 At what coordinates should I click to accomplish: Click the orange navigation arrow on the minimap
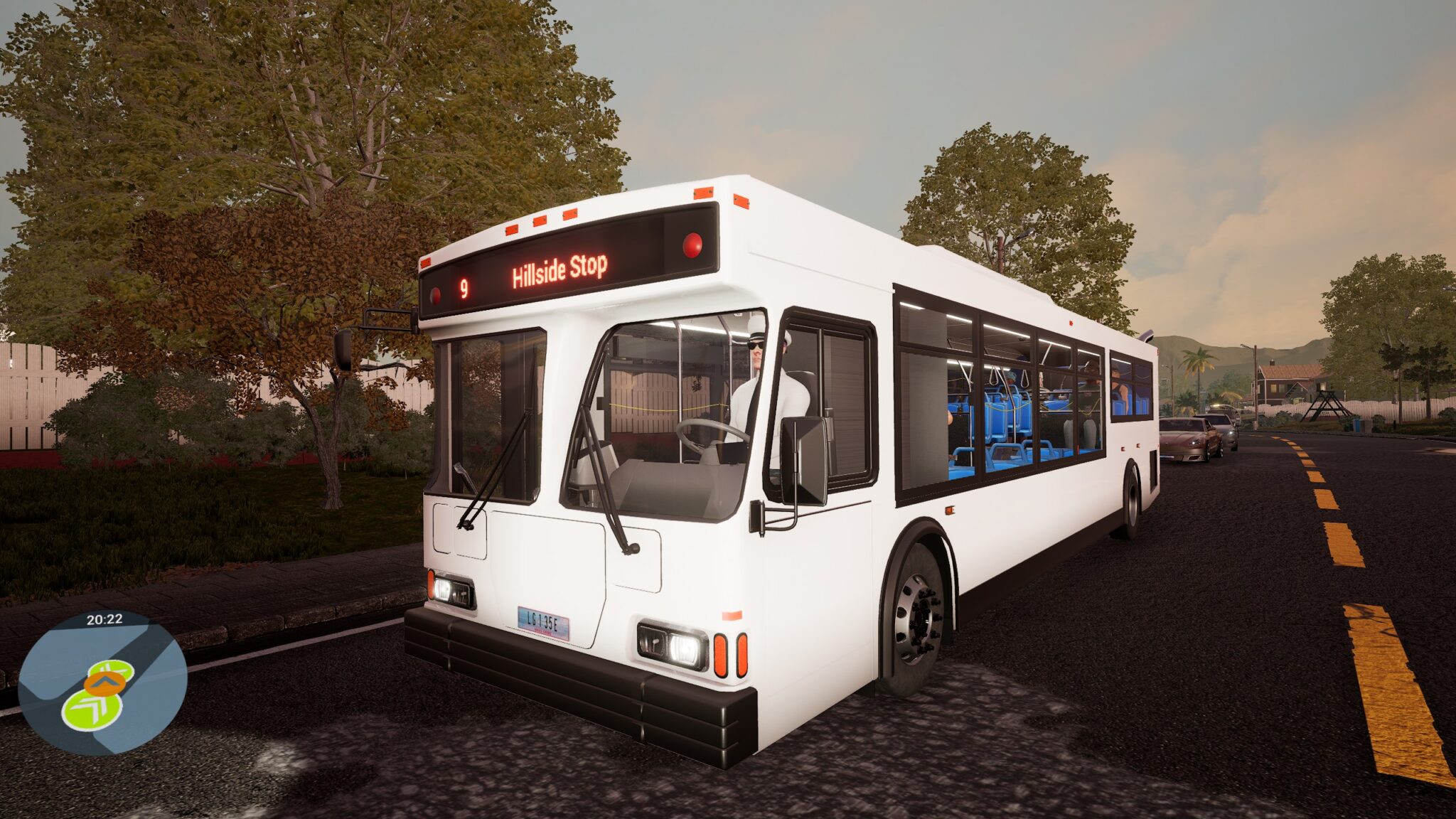104,684
